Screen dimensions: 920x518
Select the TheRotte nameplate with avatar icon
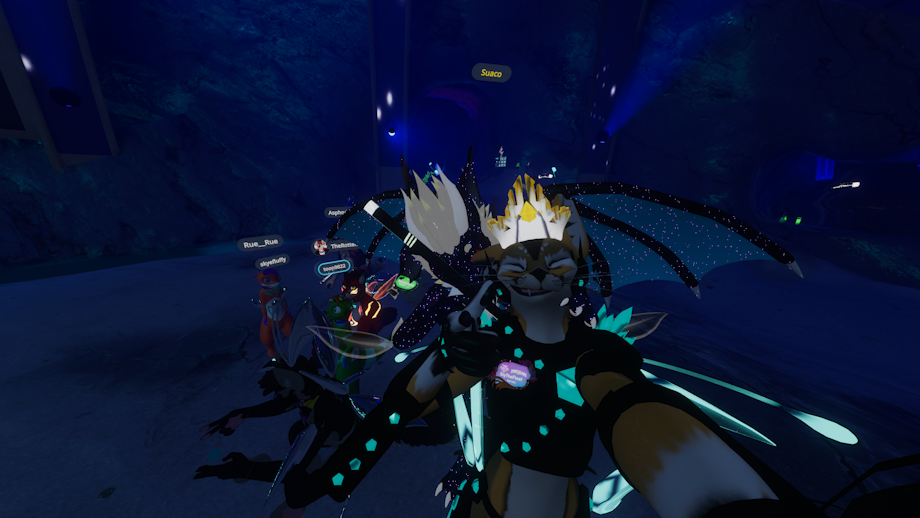click(x=335, y=246)
